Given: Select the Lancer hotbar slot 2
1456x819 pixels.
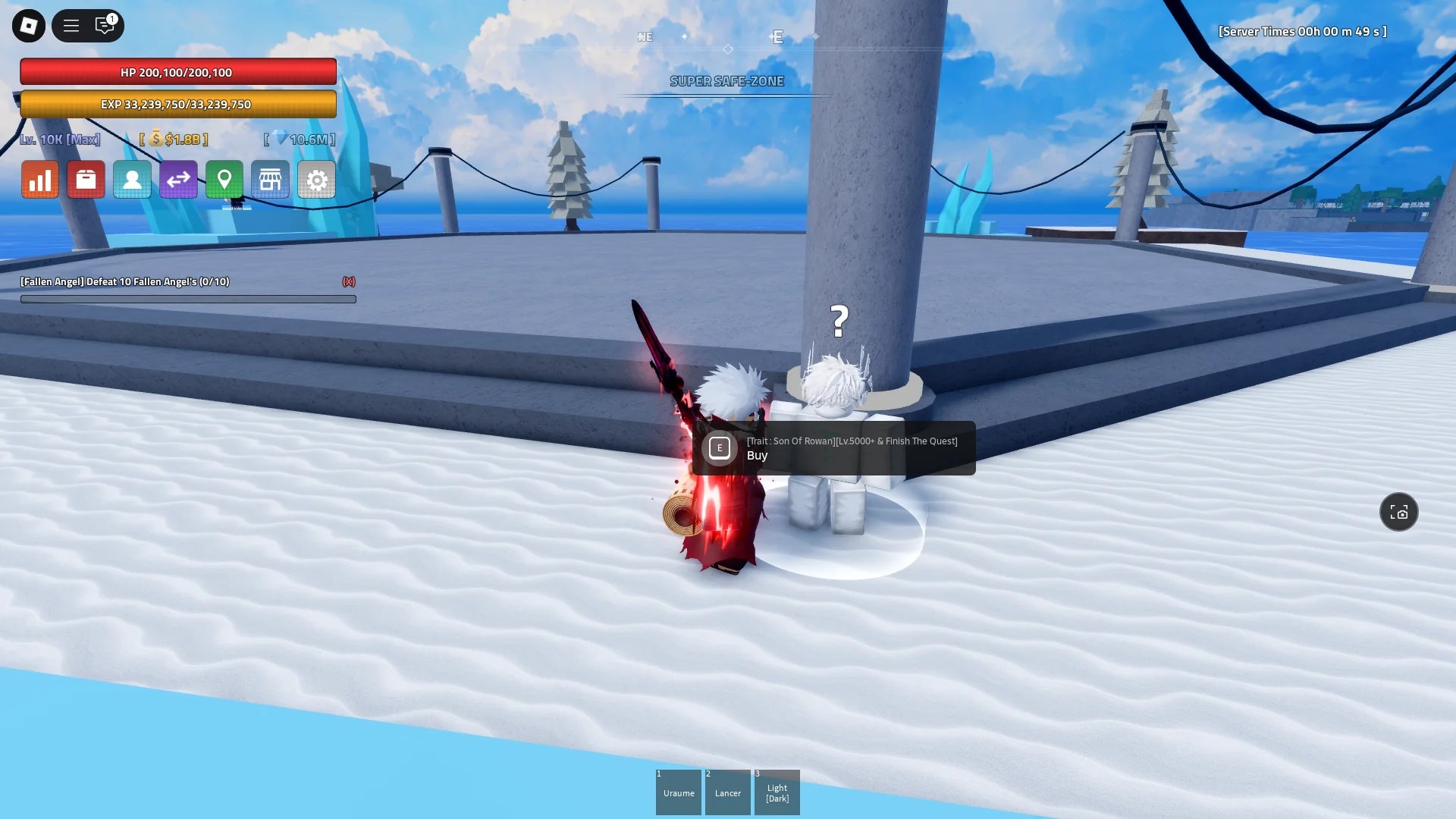Looking at the screenshot, I should coord(728,792).
